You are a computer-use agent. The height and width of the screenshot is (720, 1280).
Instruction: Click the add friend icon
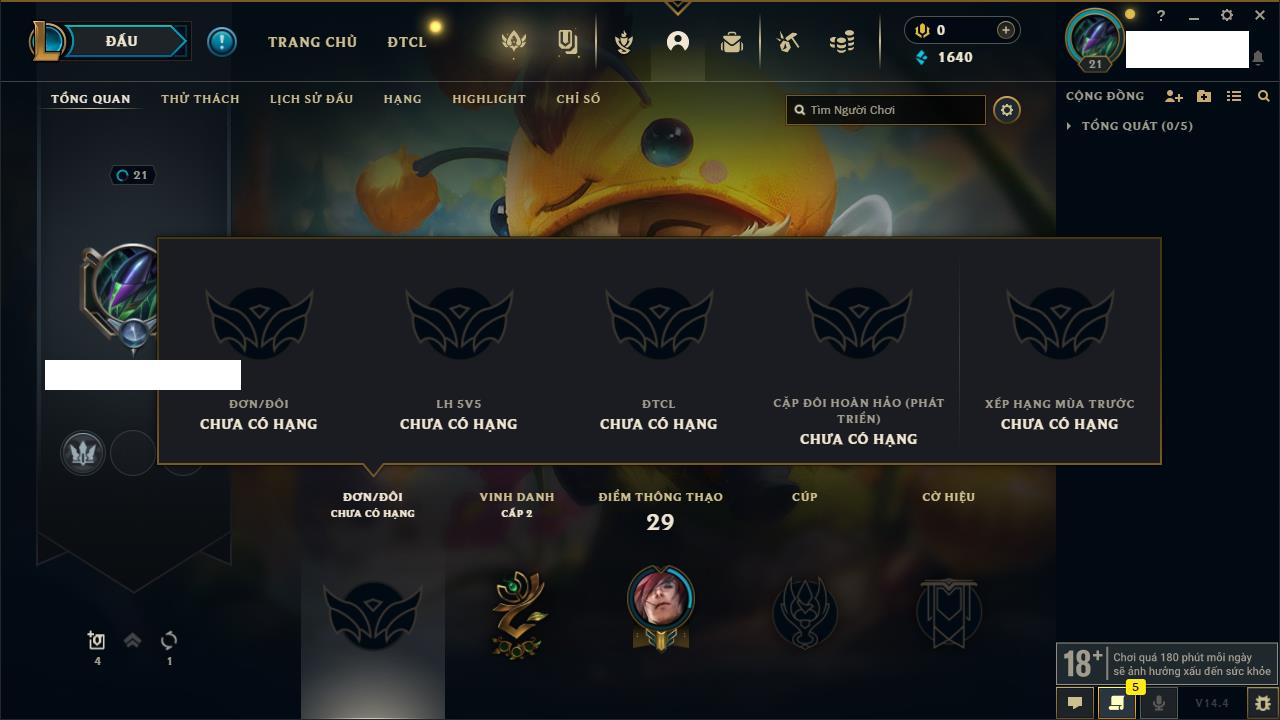1174,96
